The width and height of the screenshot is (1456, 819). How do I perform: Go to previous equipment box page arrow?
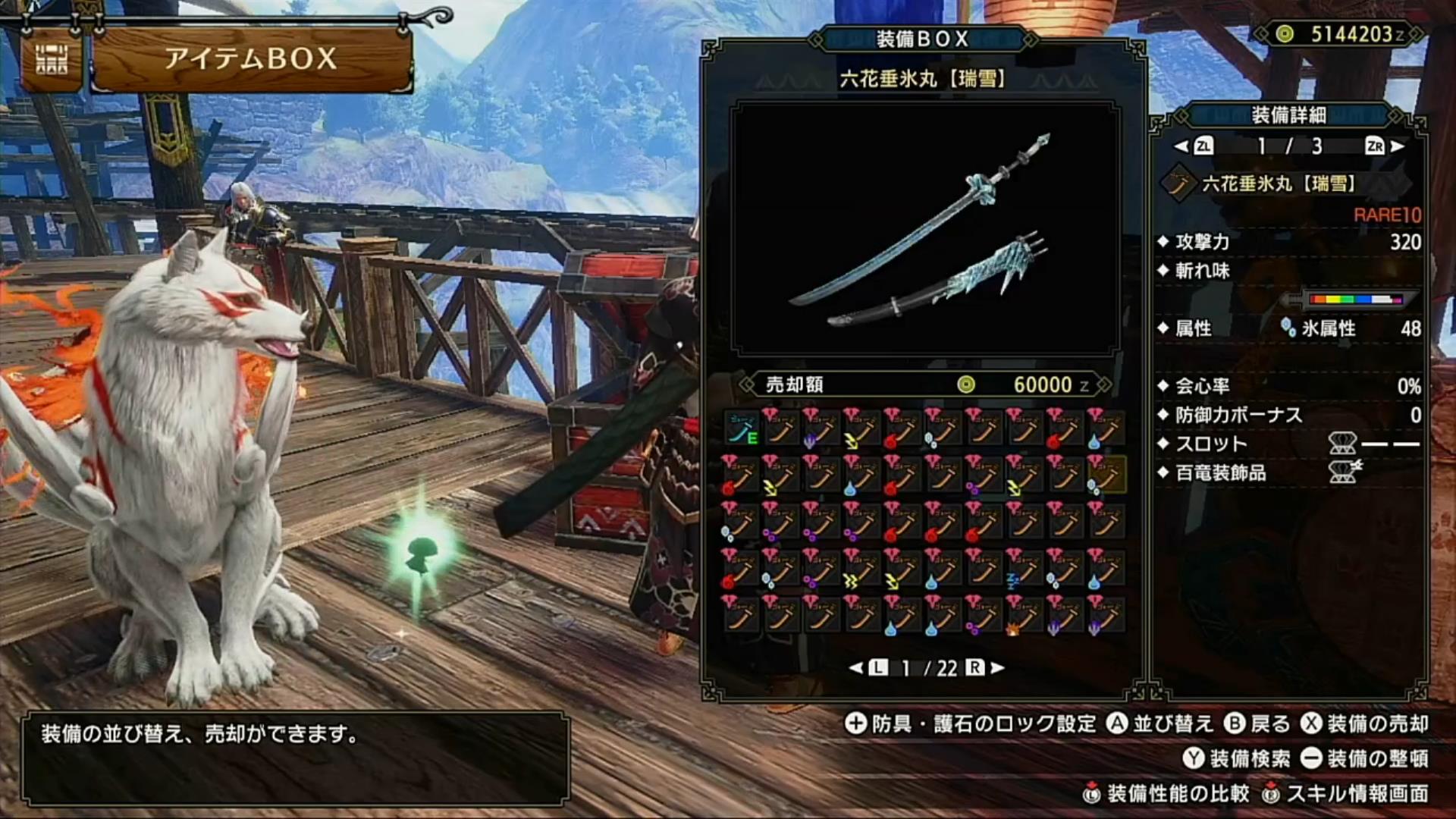tap(856, 667)
